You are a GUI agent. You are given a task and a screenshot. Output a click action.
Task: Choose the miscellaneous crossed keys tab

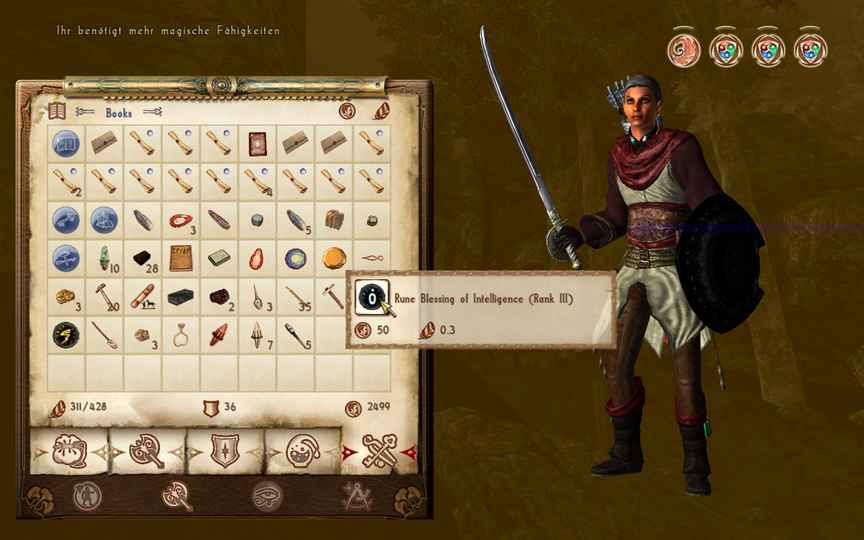point(380,452)
